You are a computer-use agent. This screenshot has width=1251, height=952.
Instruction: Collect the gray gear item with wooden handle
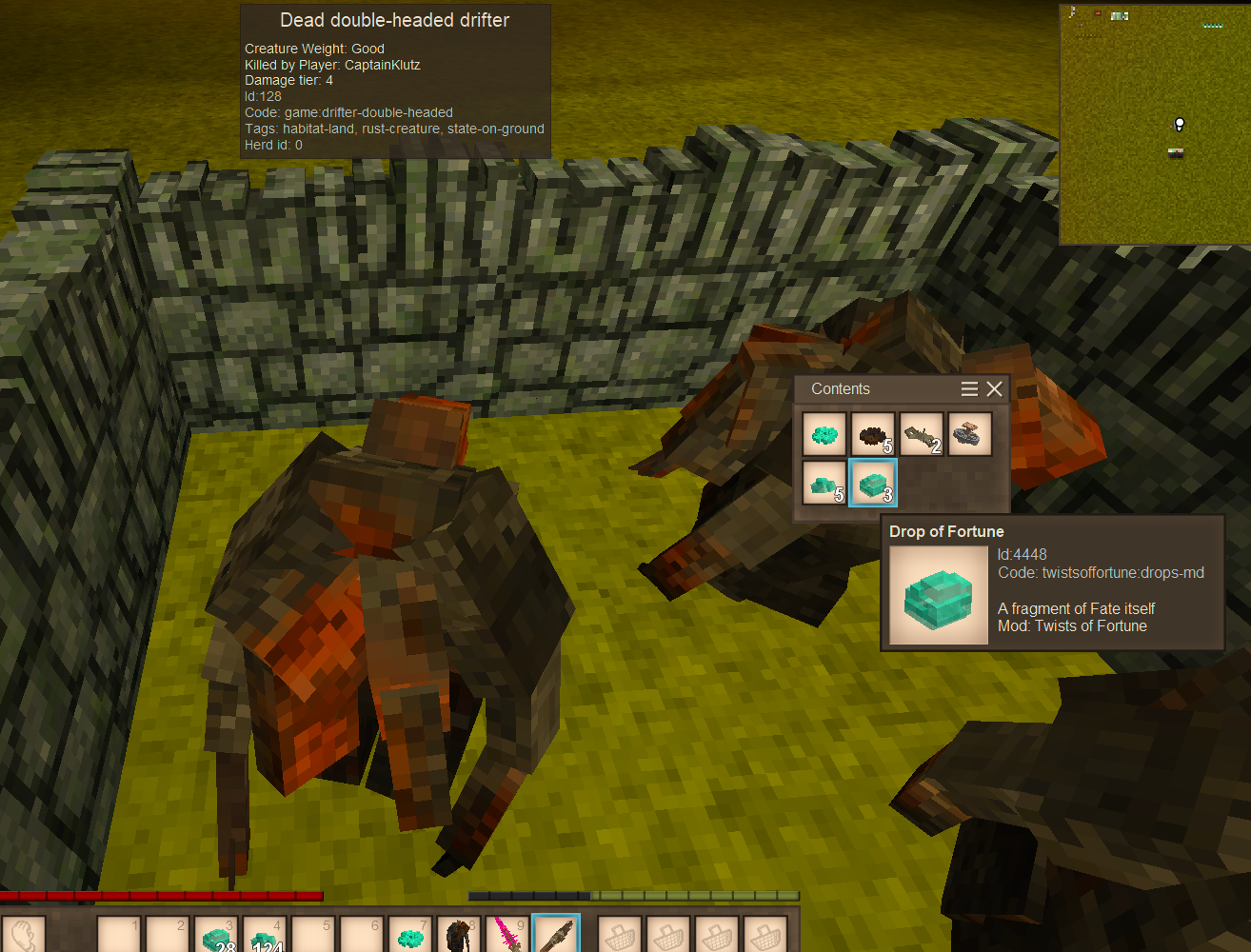point(970,435)
